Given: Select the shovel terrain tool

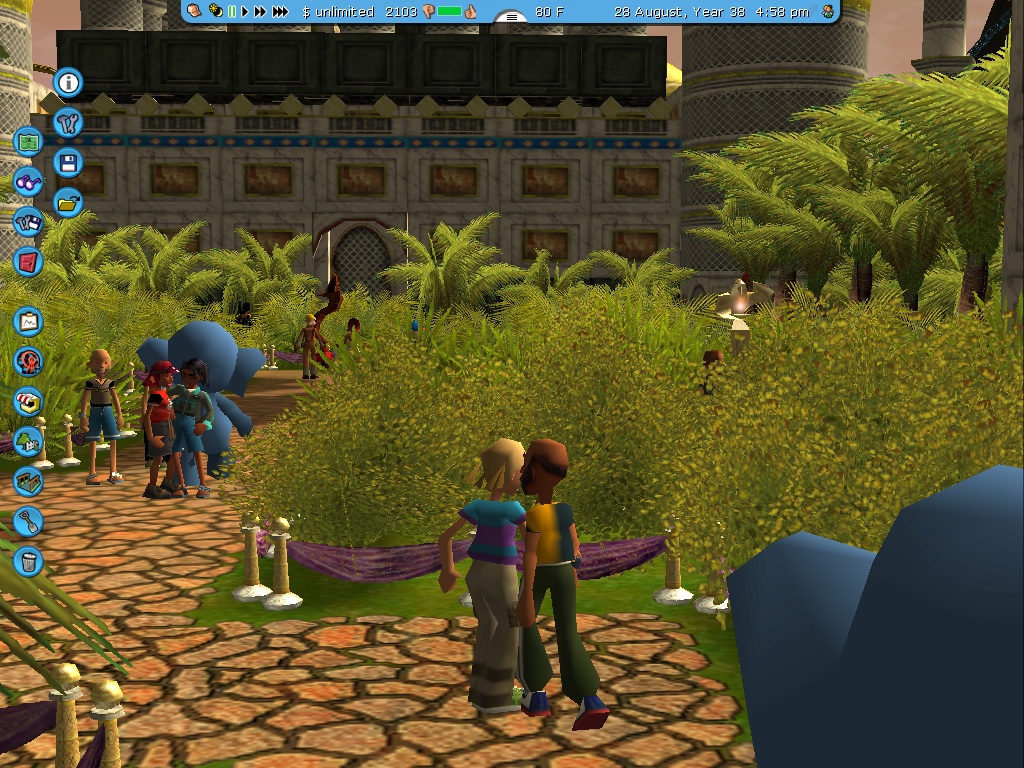Looking at the screenshot, I should click(x=28, y=520).
